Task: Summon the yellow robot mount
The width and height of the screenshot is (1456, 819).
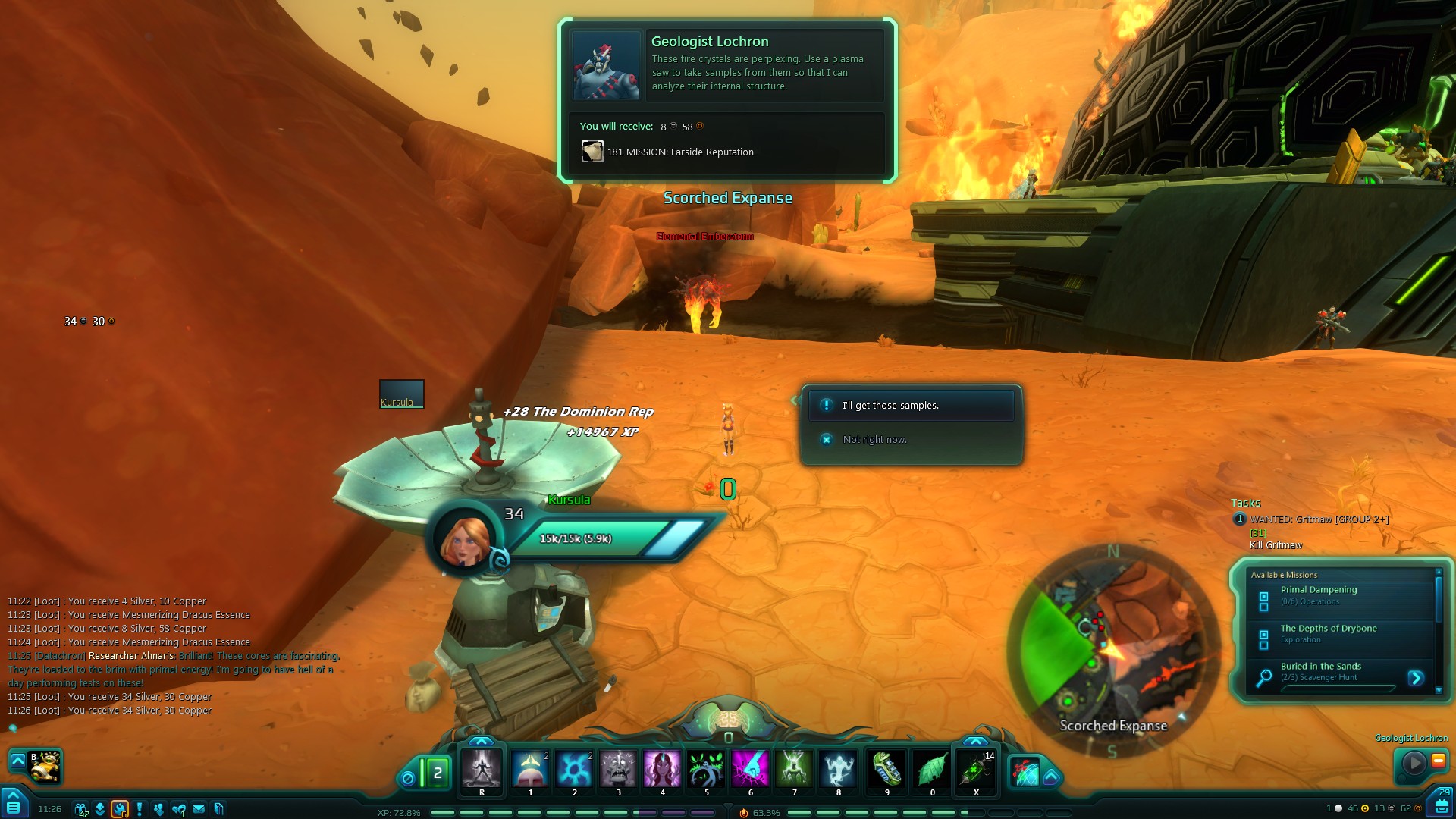Action: click(x=45, y=766)
